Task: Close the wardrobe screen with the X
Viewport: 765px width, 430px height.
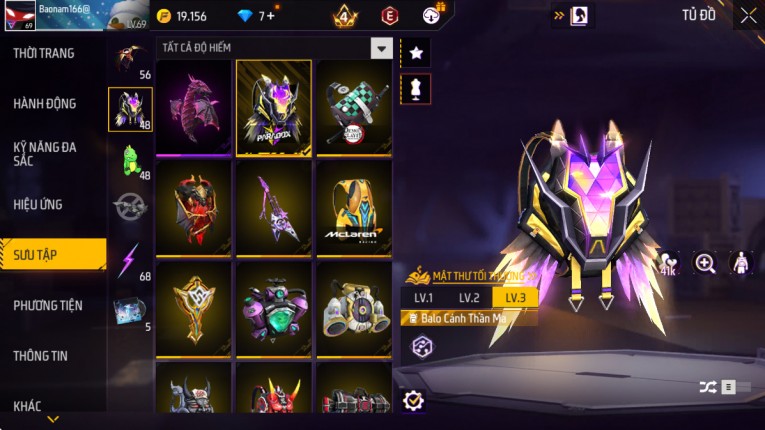Action: [748, 15]
